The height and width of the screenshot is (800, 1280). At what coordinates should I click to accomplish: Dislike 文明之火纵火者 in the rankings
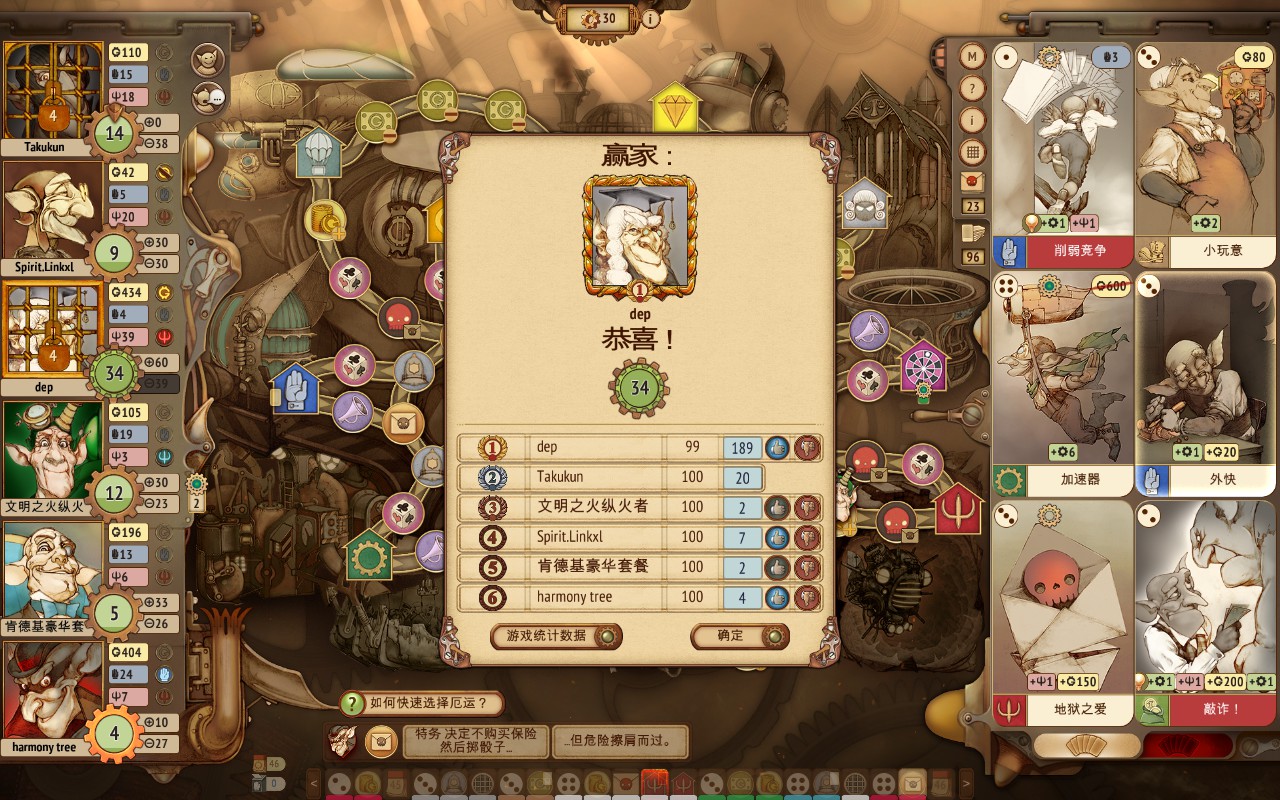coord(808,508)
